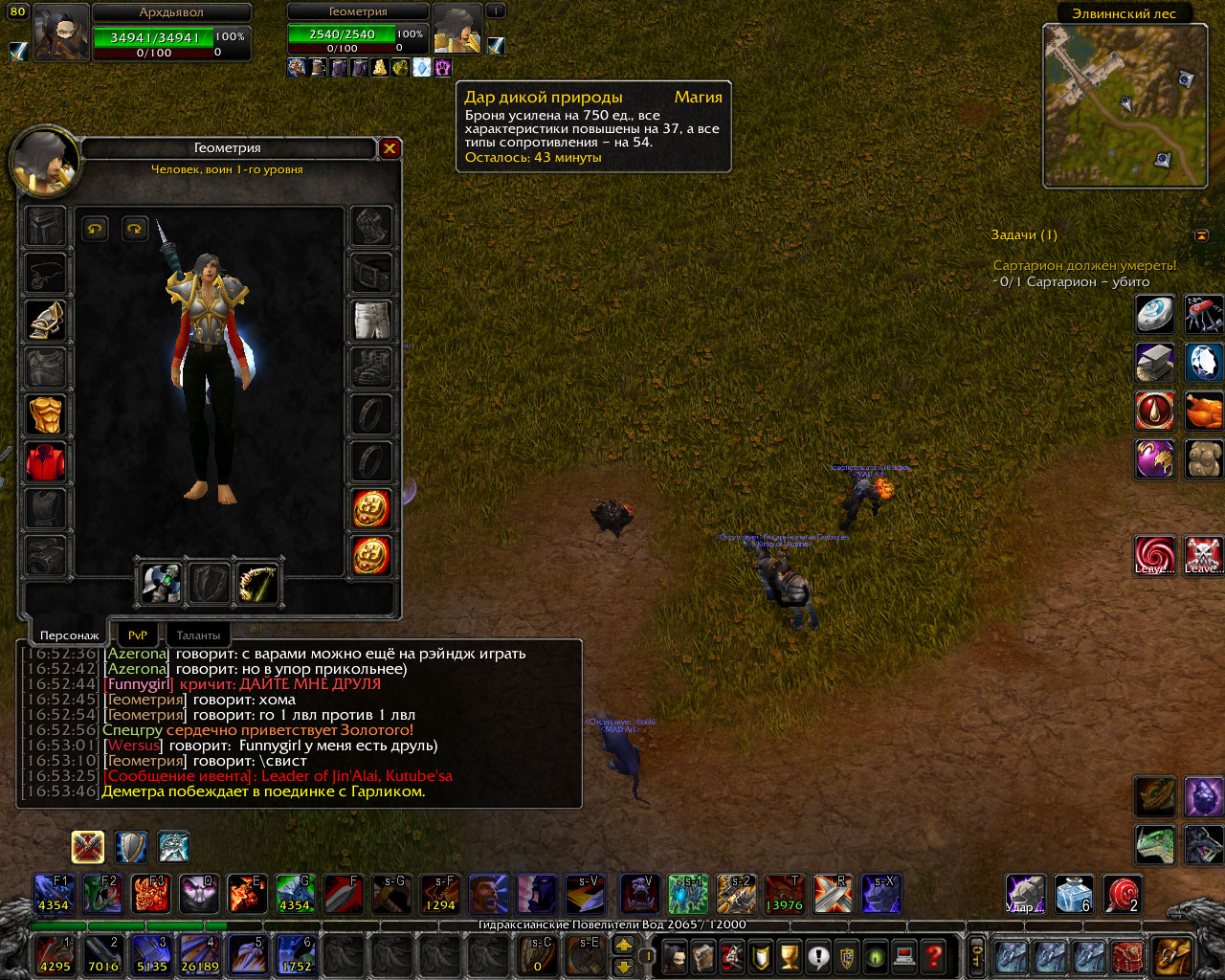Inspect the white pants slot
1225x980 pixels.
coord(371,321)
